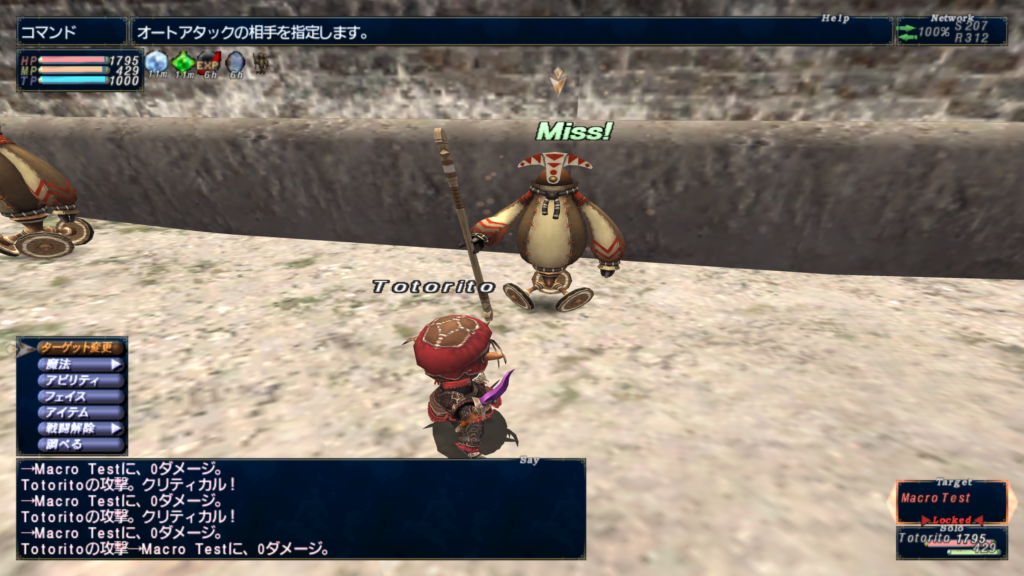Open the アイテム item menu

80,412
